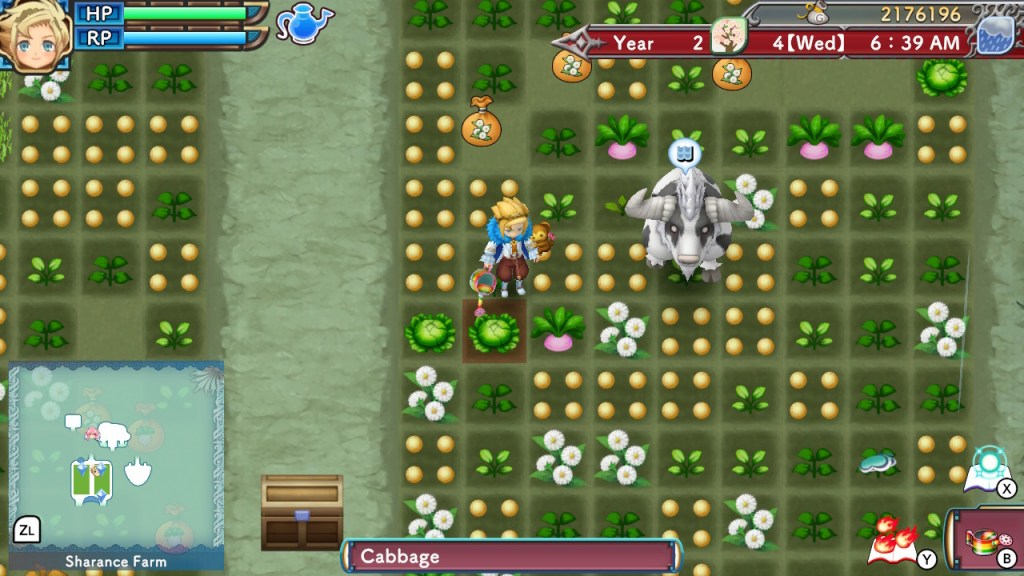Image resolution: width=1024 pixels, height=576 pixels.
Task: Click the Cabbage target name bar
Action: click(x=511, y=555)
